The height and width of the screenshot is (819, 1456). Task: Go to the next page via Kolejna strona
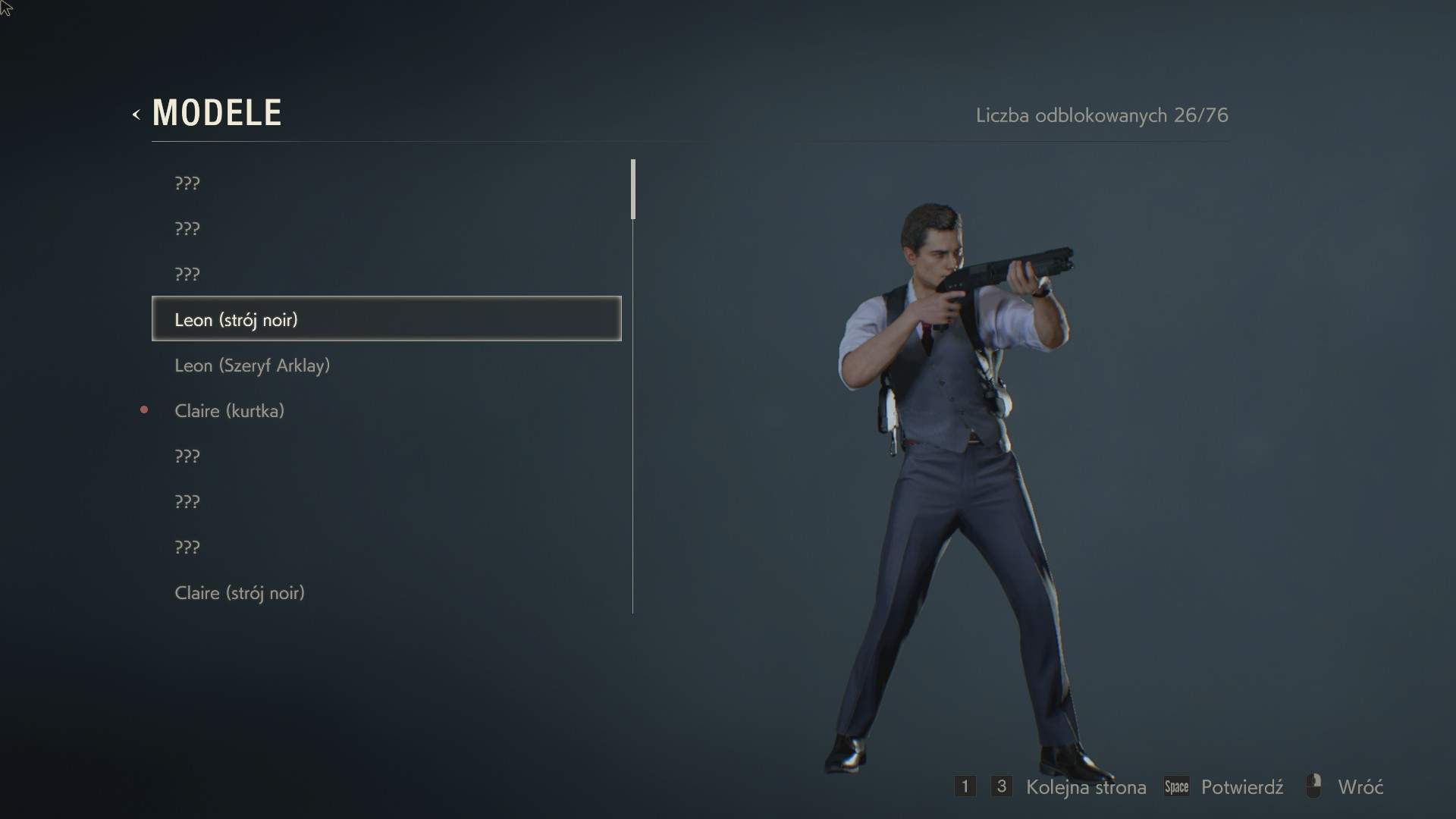tap(1085, 787)
